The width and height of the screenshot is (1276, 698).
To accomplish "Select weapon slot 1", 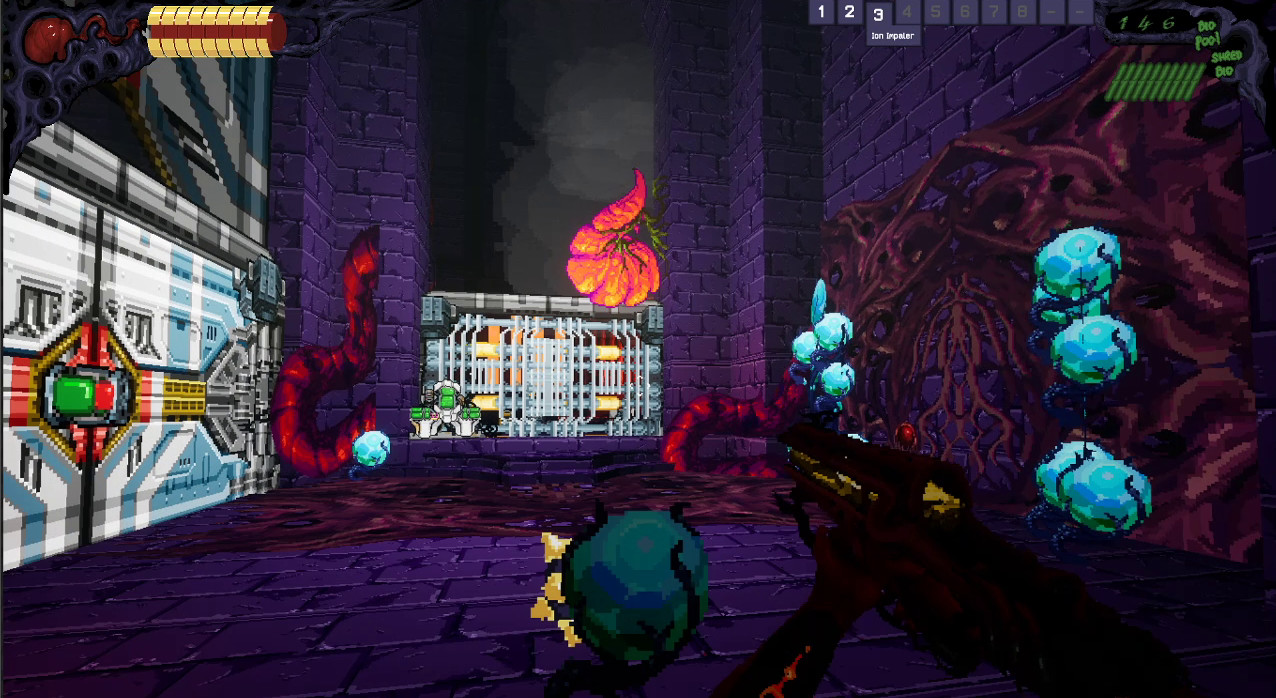I will click(821, 12).
